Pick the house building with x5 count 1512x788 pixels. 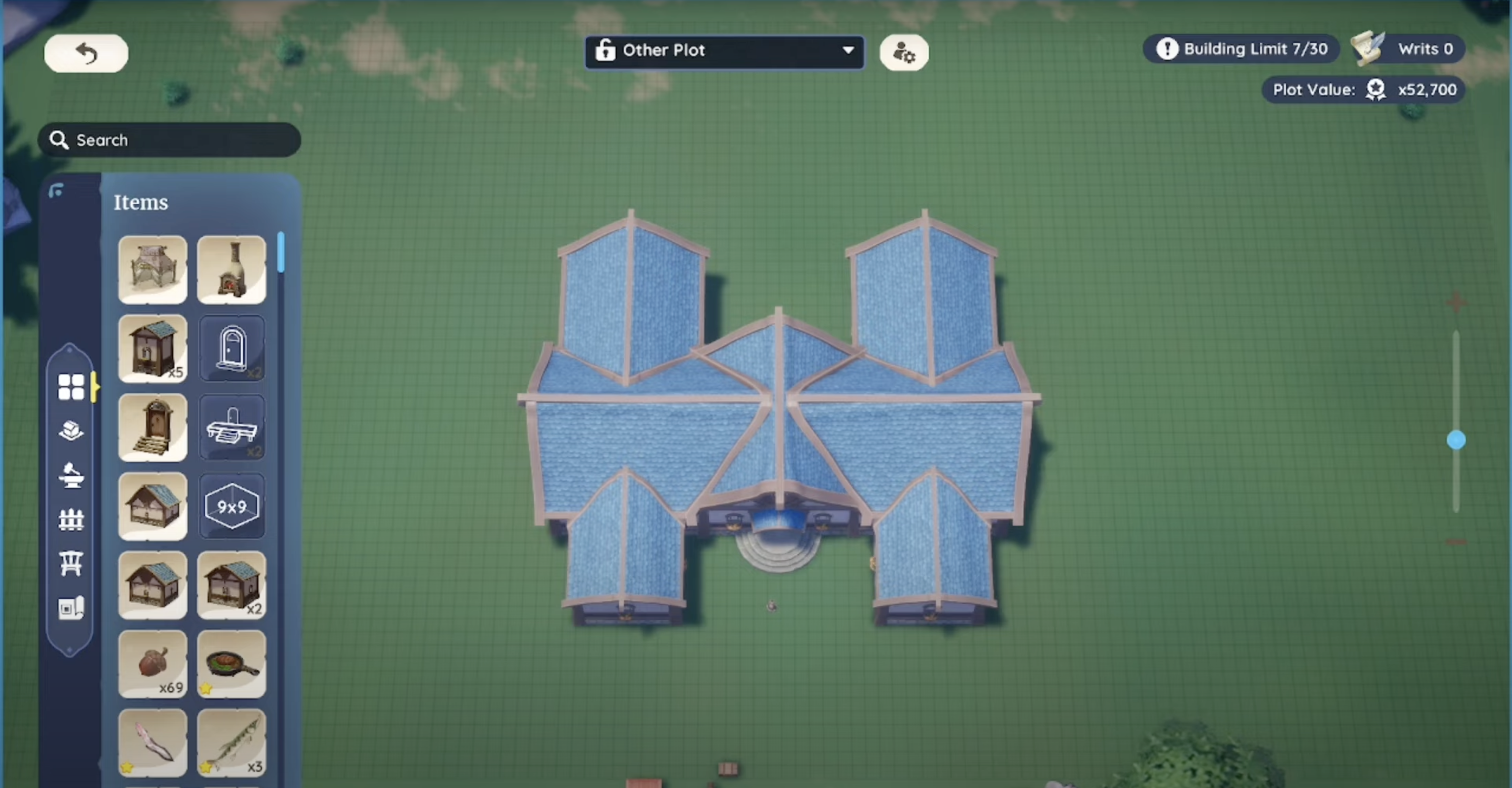click(x=152, y=348)
